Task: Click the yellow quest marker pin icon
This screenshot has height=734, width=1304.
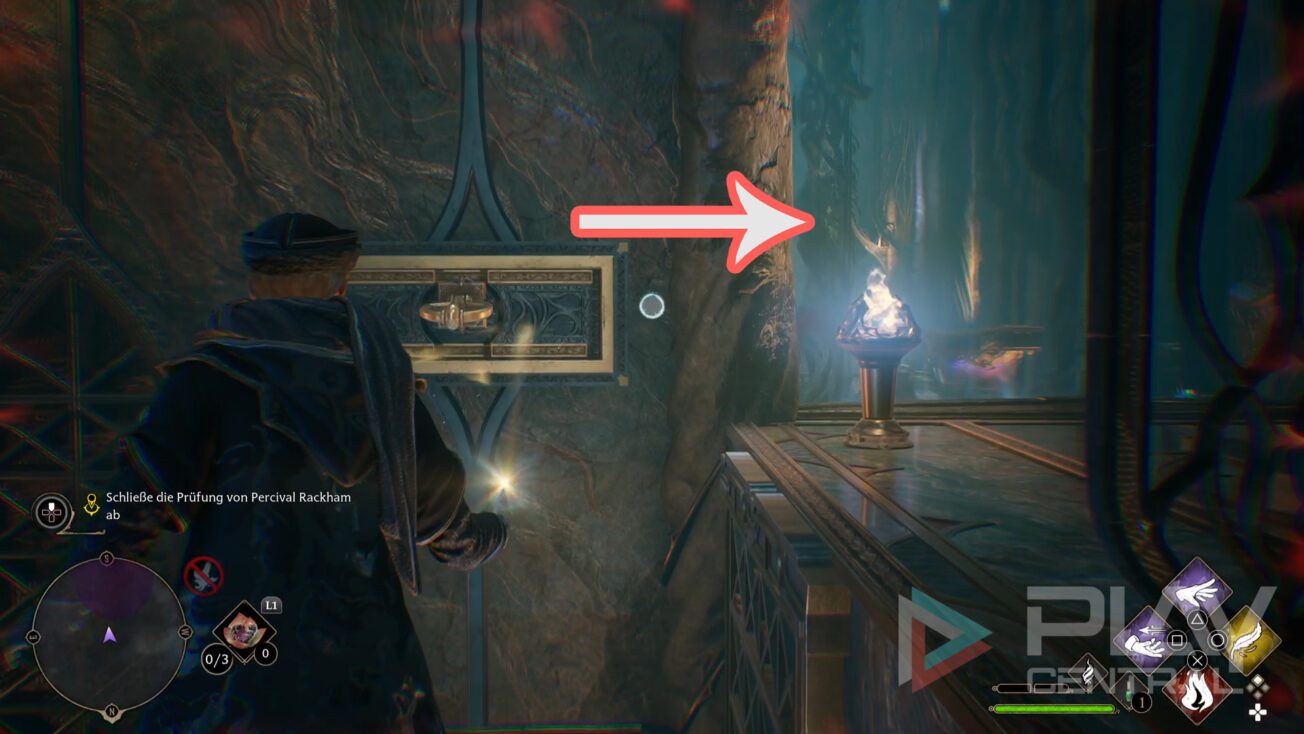Action: tap(91, 503)
